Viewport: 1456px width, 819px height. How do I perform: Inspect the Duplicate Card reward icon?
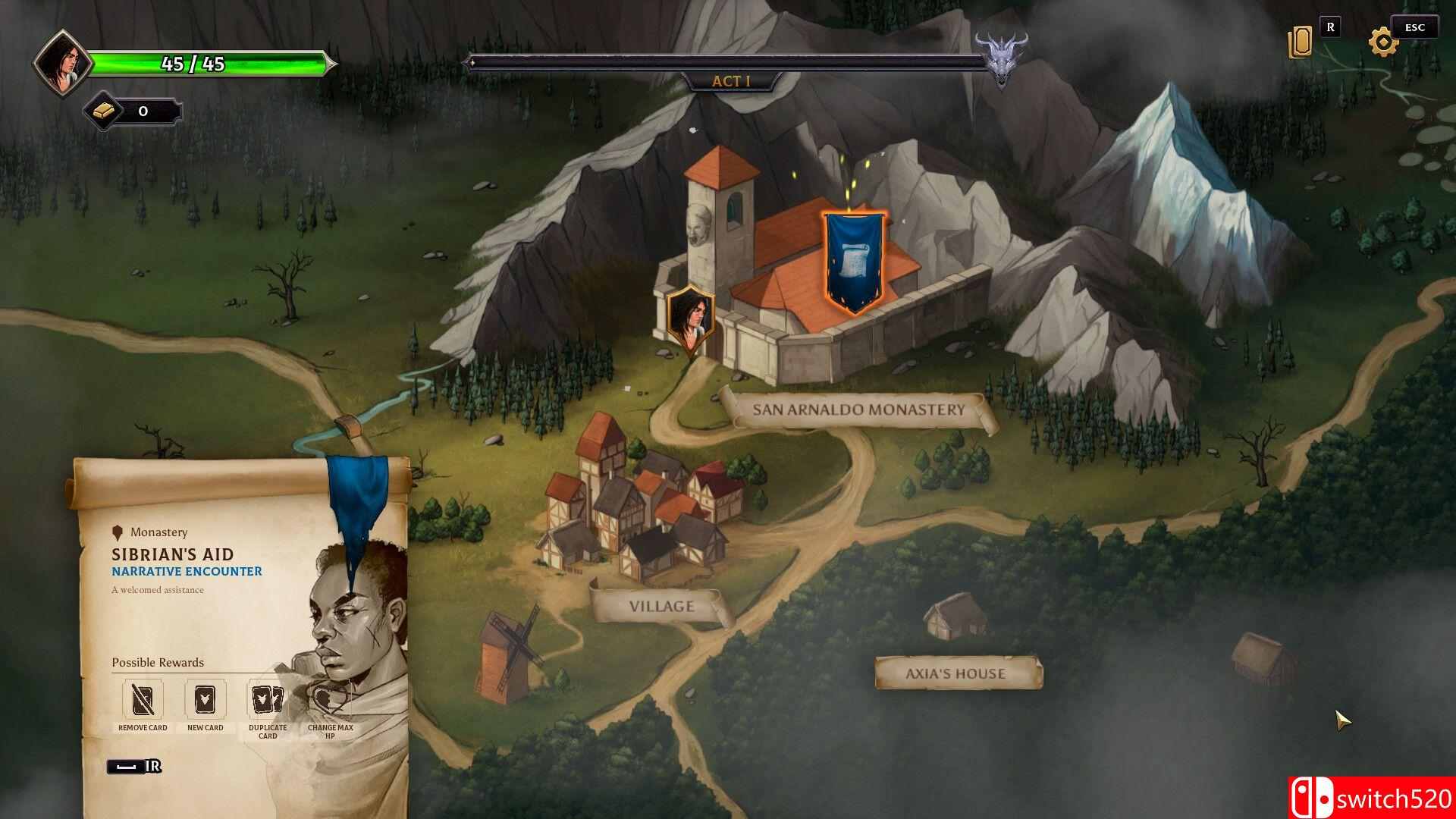coord(267,700)
